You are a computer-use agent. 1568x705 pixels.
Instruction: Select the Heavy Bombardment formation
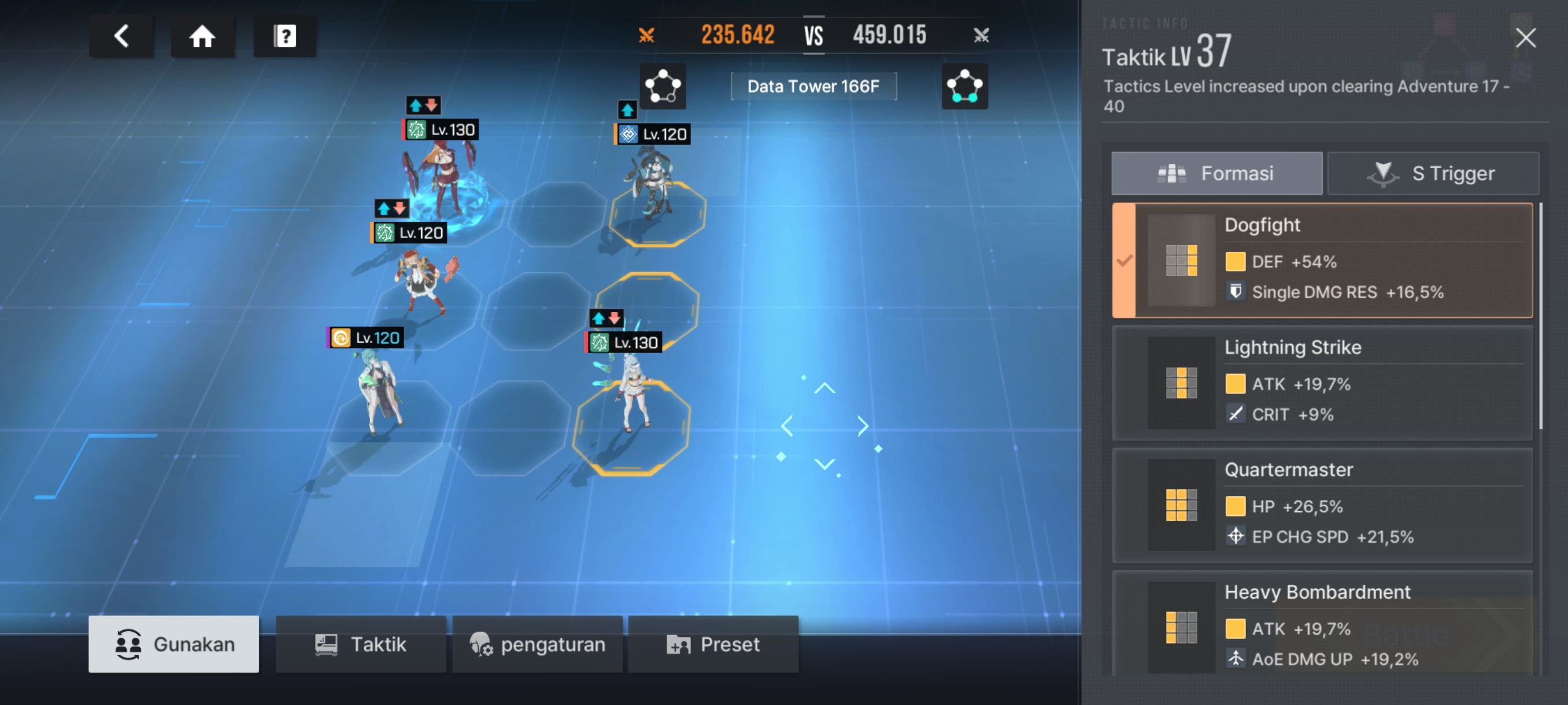click(x=1322, y=625)
